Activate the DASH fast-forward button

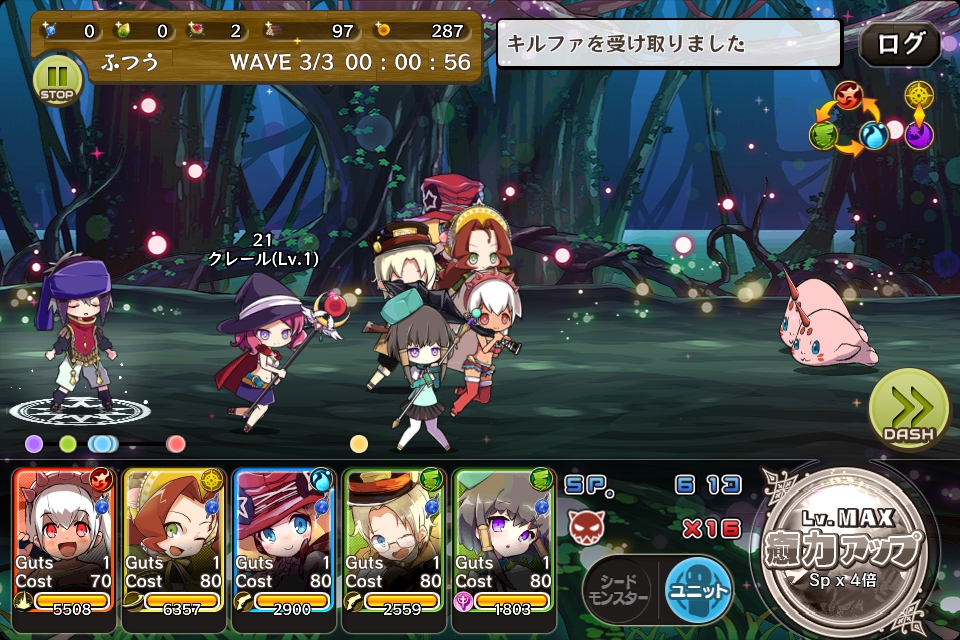pos(908,409)
